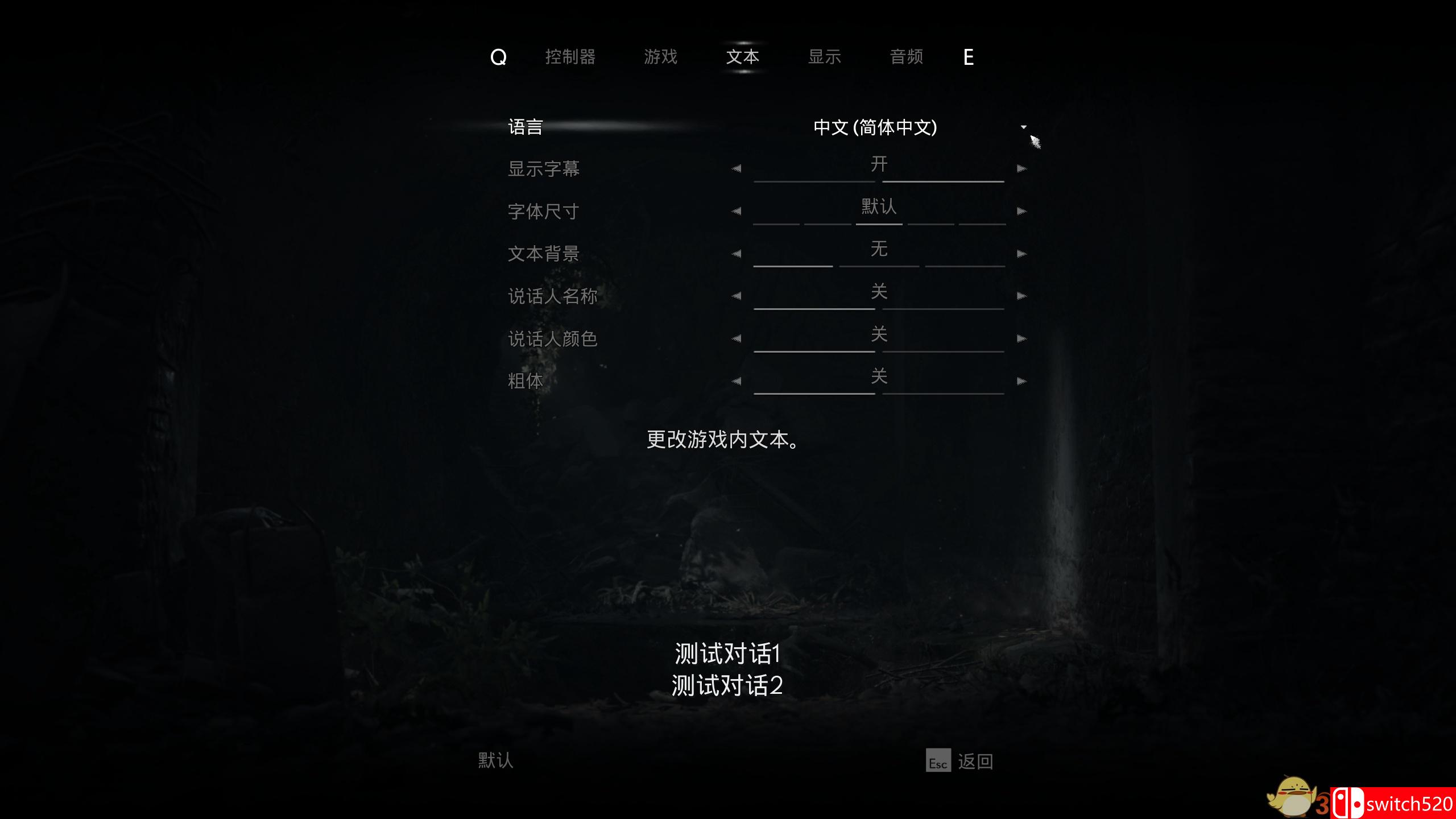
Task: Click the E next-tab key indicator
Action: [x=969, y=57]
